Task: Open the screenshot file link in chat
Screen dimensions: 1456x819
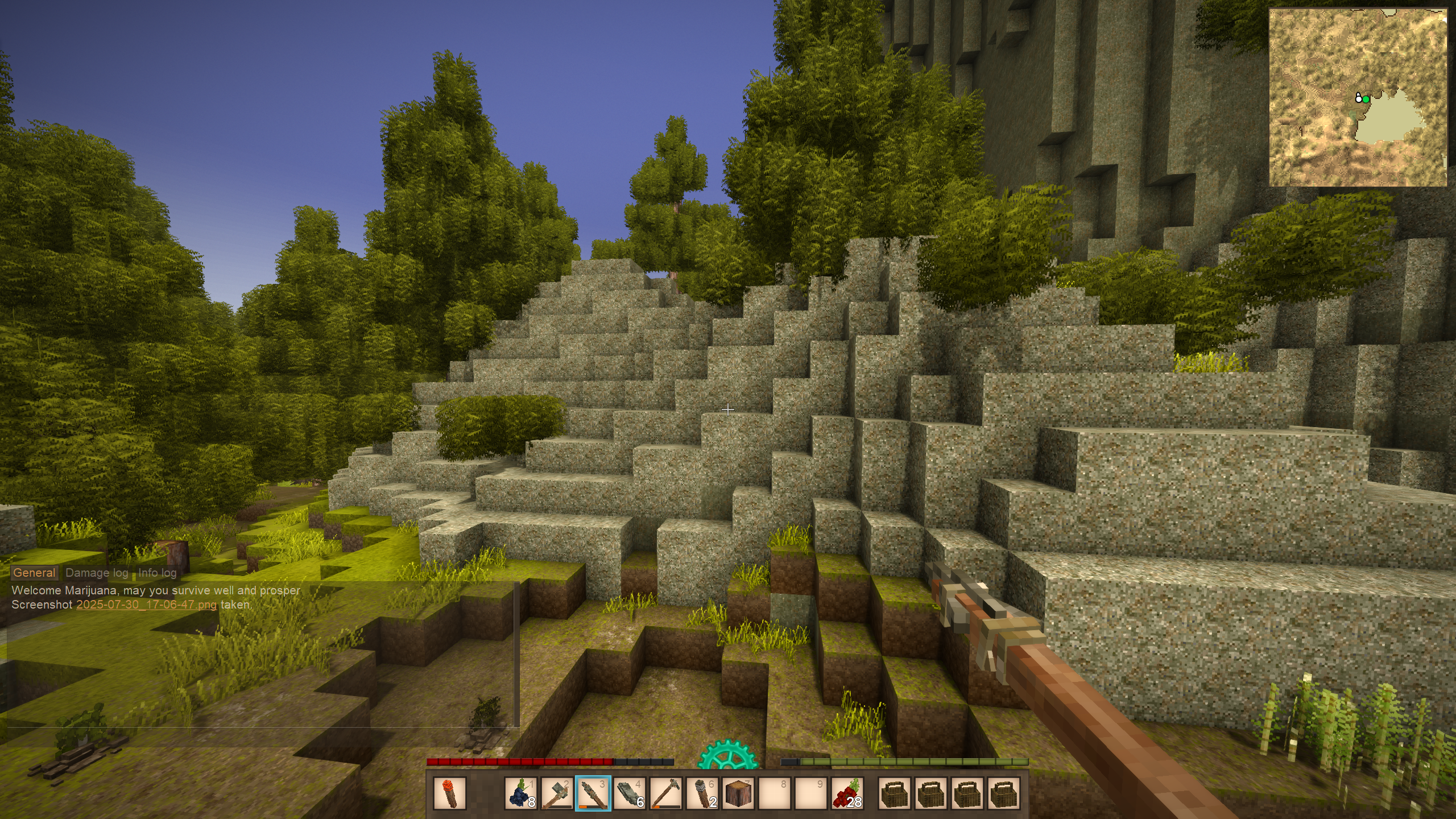Action: (x=146, y=605)
